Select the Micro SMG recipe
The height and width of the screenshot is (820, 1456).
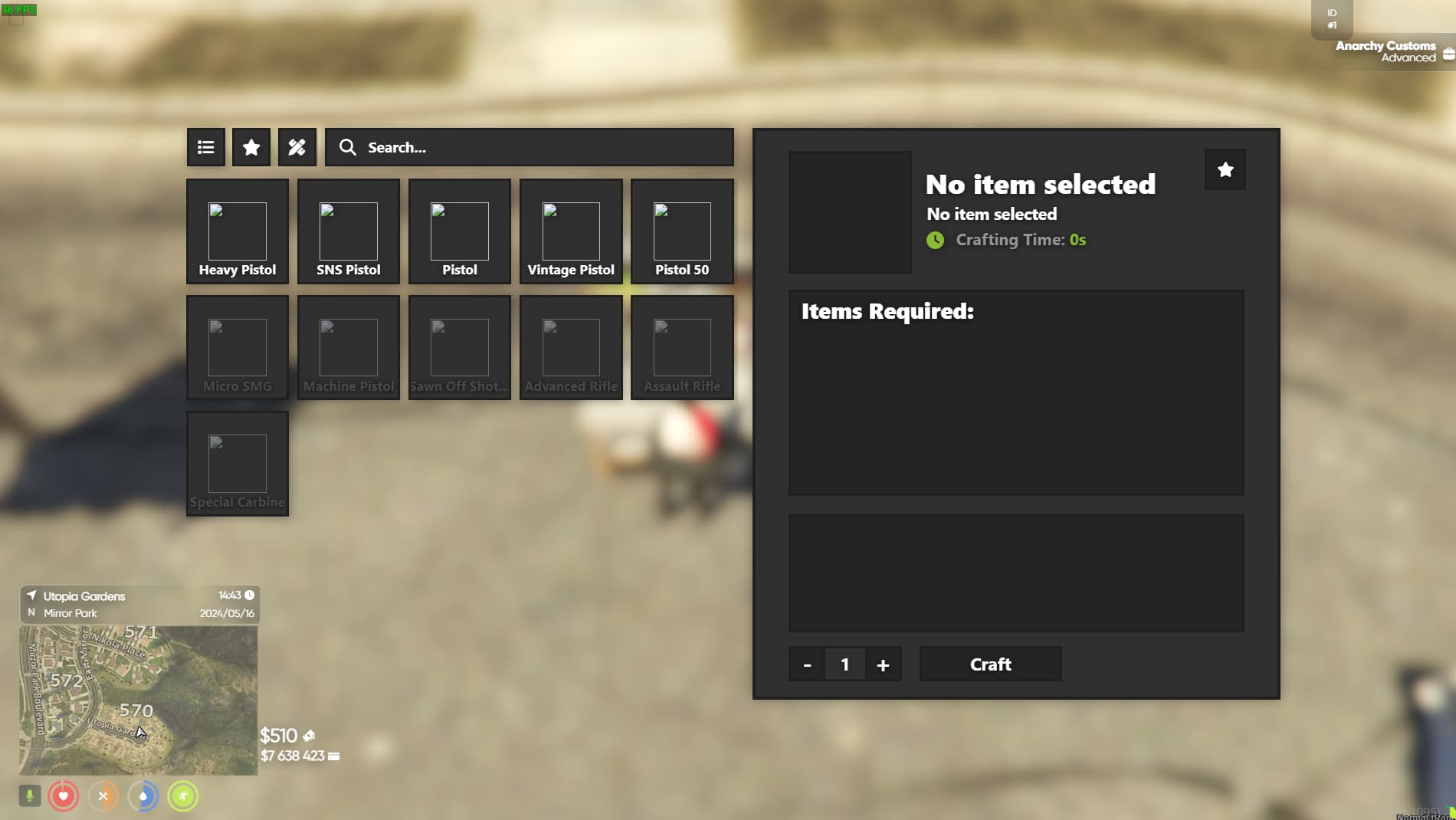pos(237,347)
